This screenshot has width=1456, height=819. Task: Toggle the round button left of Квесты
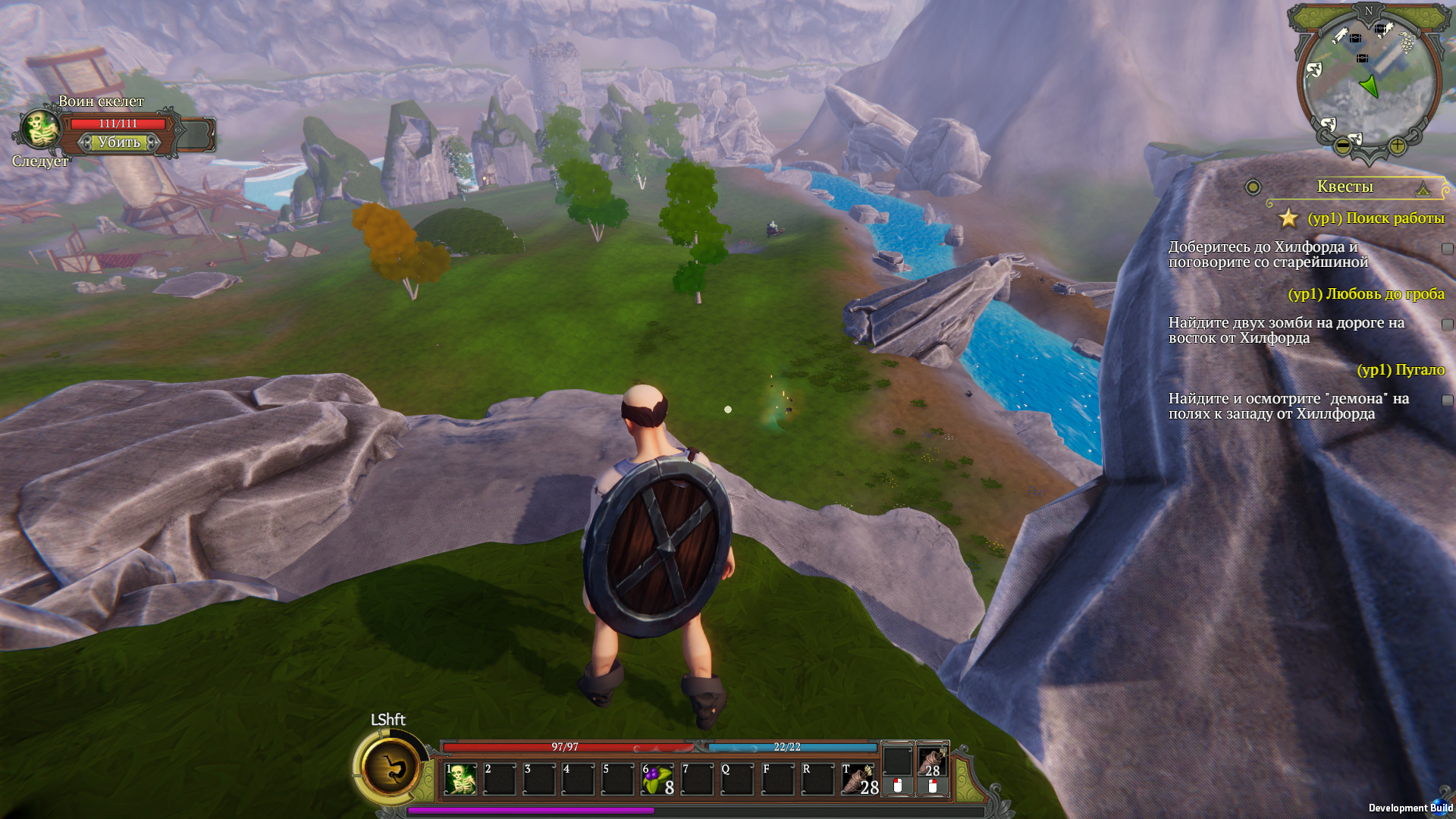1253,187
